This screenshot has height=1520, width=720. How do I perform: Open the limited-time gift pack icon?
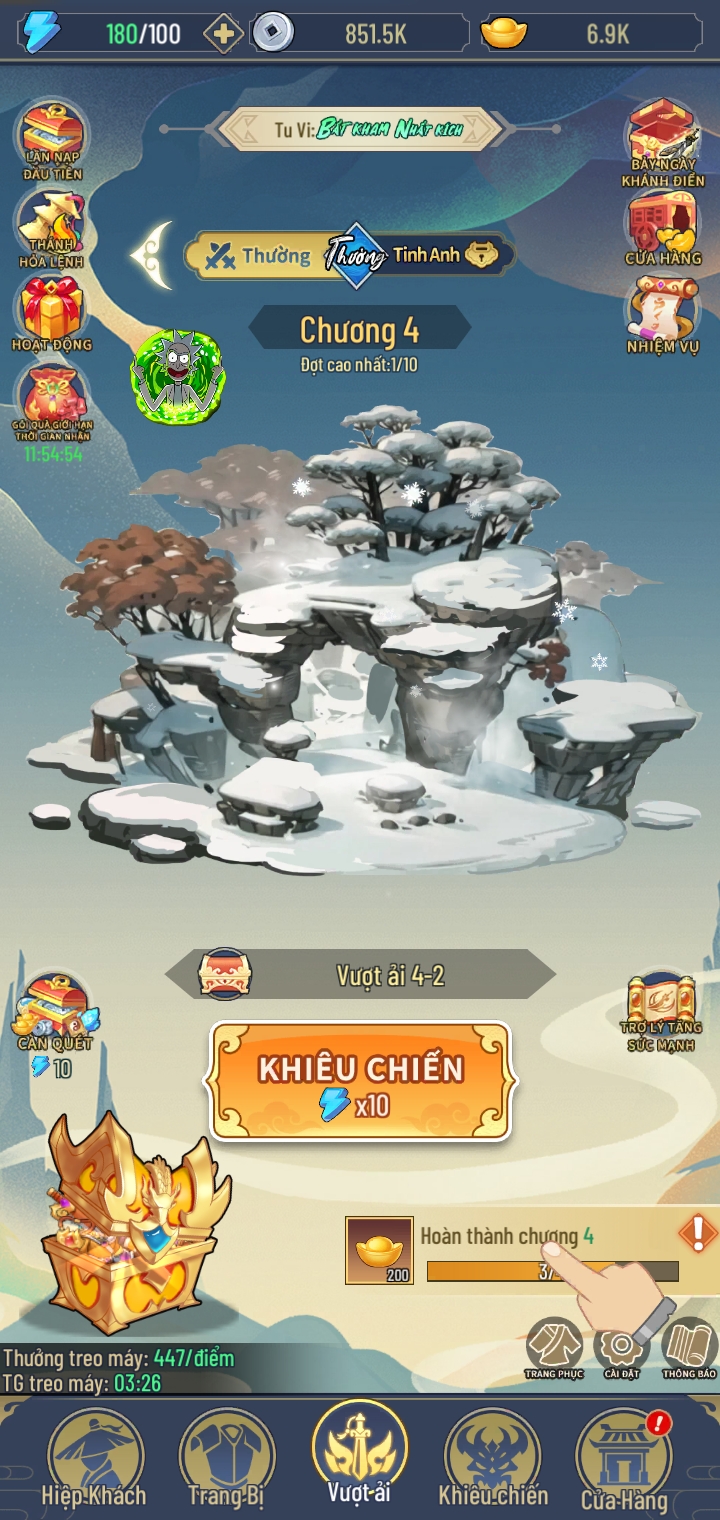52,405
